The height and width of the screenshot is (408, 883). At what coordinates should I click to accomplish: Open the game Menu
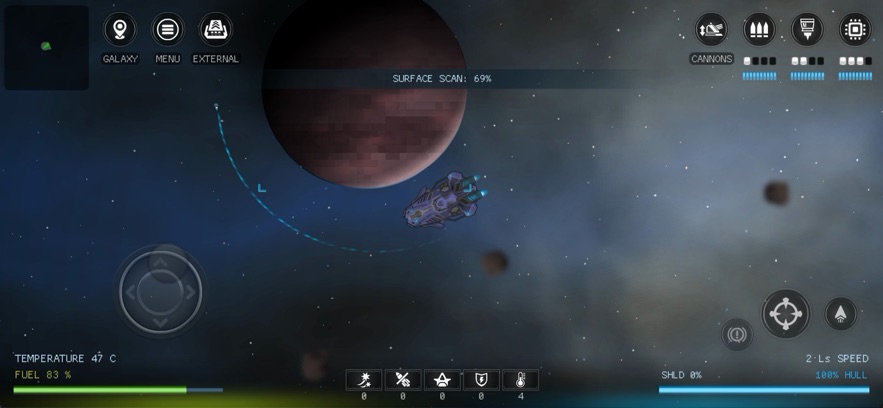pyautogui.click(x=168, y=30)
